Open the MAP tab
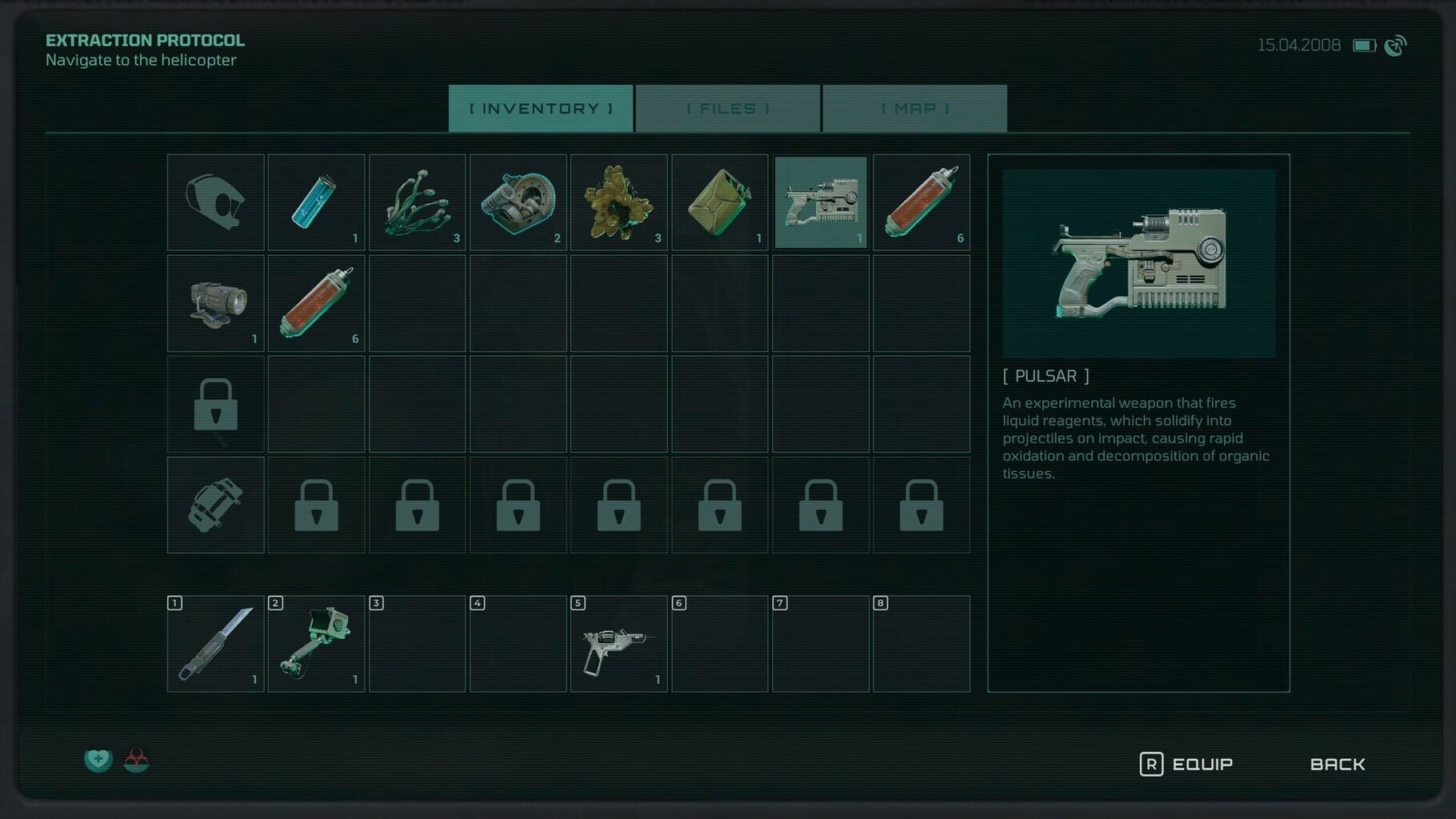This screenshot has width=1456, height=819. (914, 107)
